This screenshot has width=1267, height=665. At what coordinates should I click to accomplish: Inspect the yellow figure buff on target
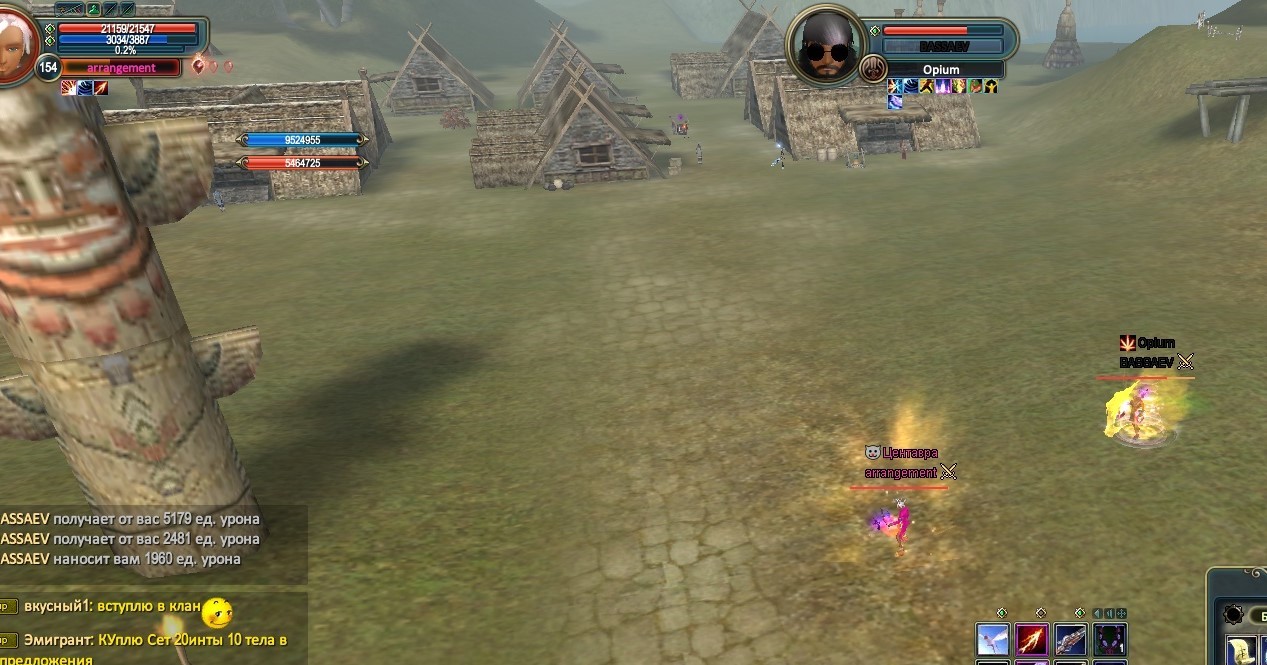991,87
